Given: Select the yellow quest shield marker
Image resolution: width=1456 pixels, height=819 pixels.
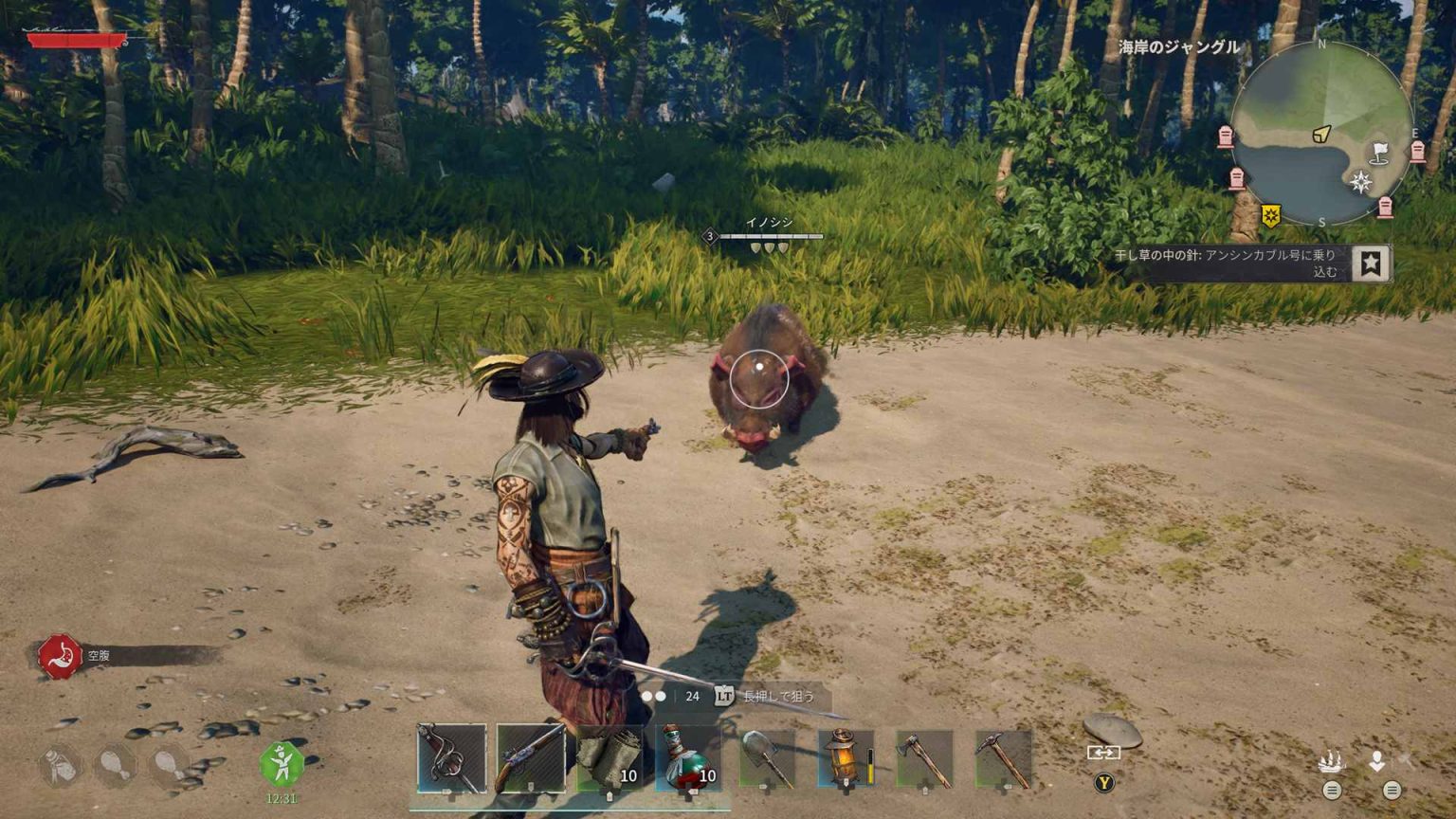Looking at the screenshot, I should coord(1270,216).
